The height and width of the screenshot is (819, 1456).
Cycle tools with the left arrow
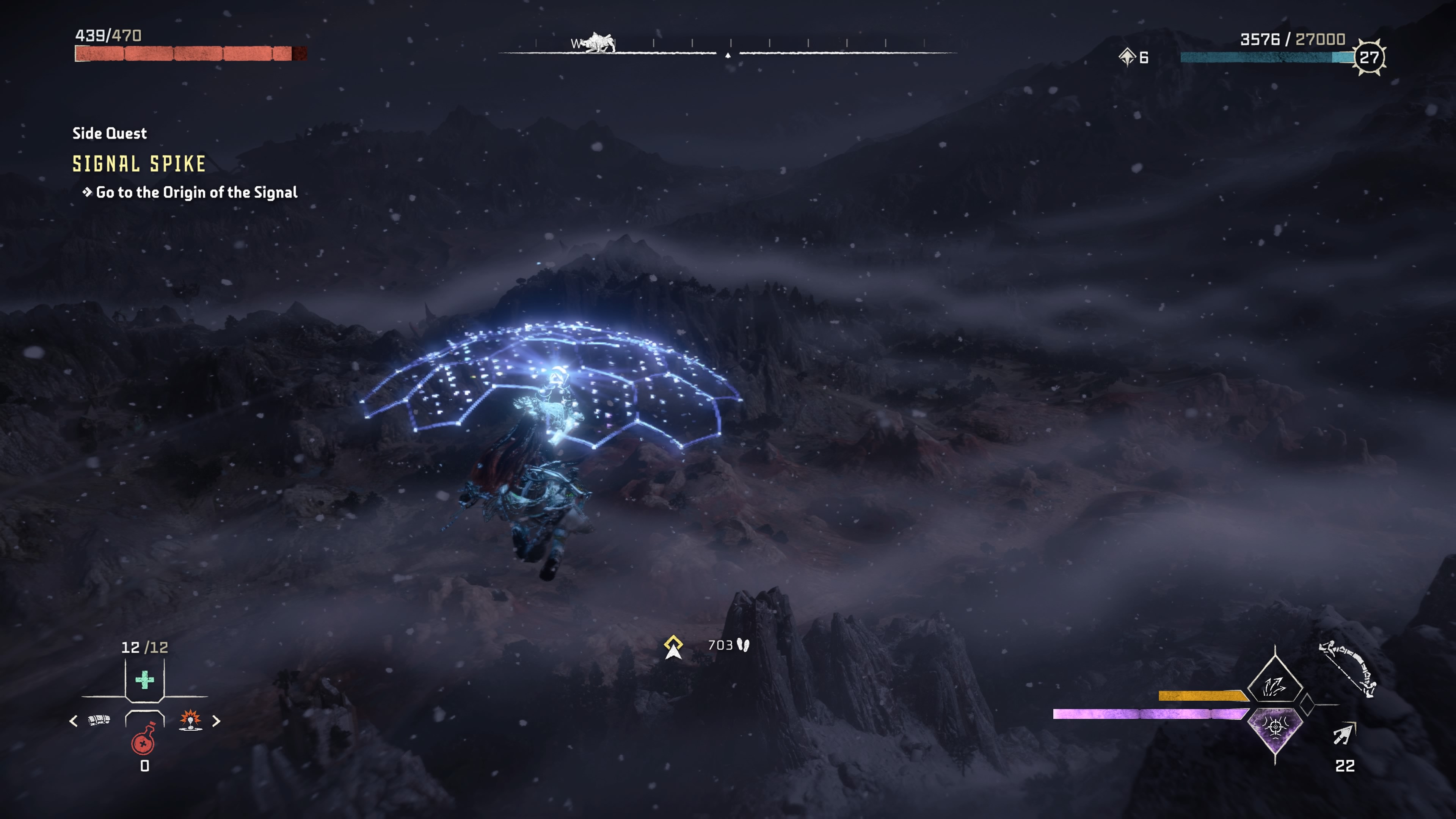click(x=74, y=721)
